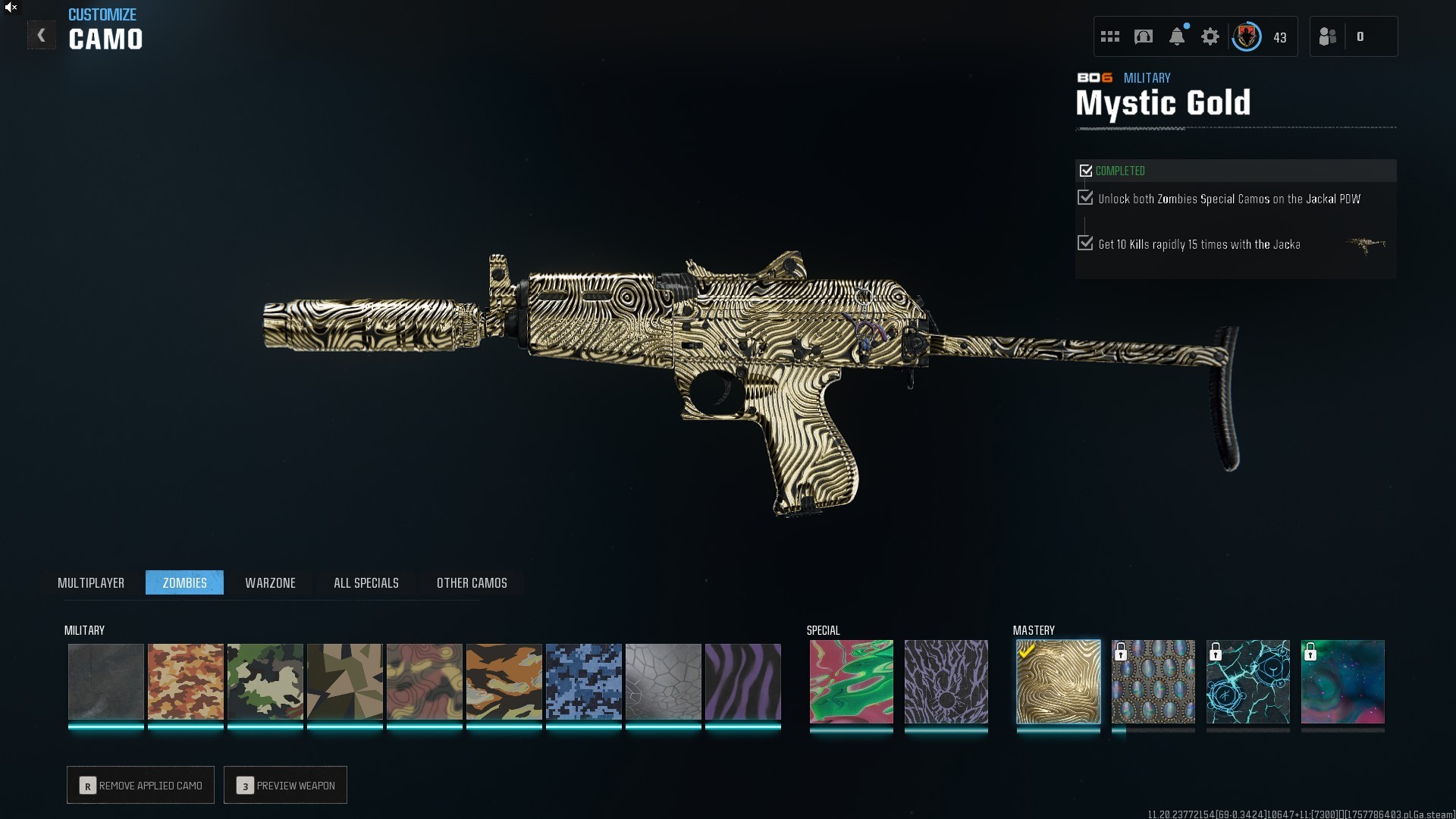Image resolution: width=1456 pixels, height=819 pixels.
Task: Click the Remove Applied Camo button
Action: pyautogui.click(x=141, y=785)
